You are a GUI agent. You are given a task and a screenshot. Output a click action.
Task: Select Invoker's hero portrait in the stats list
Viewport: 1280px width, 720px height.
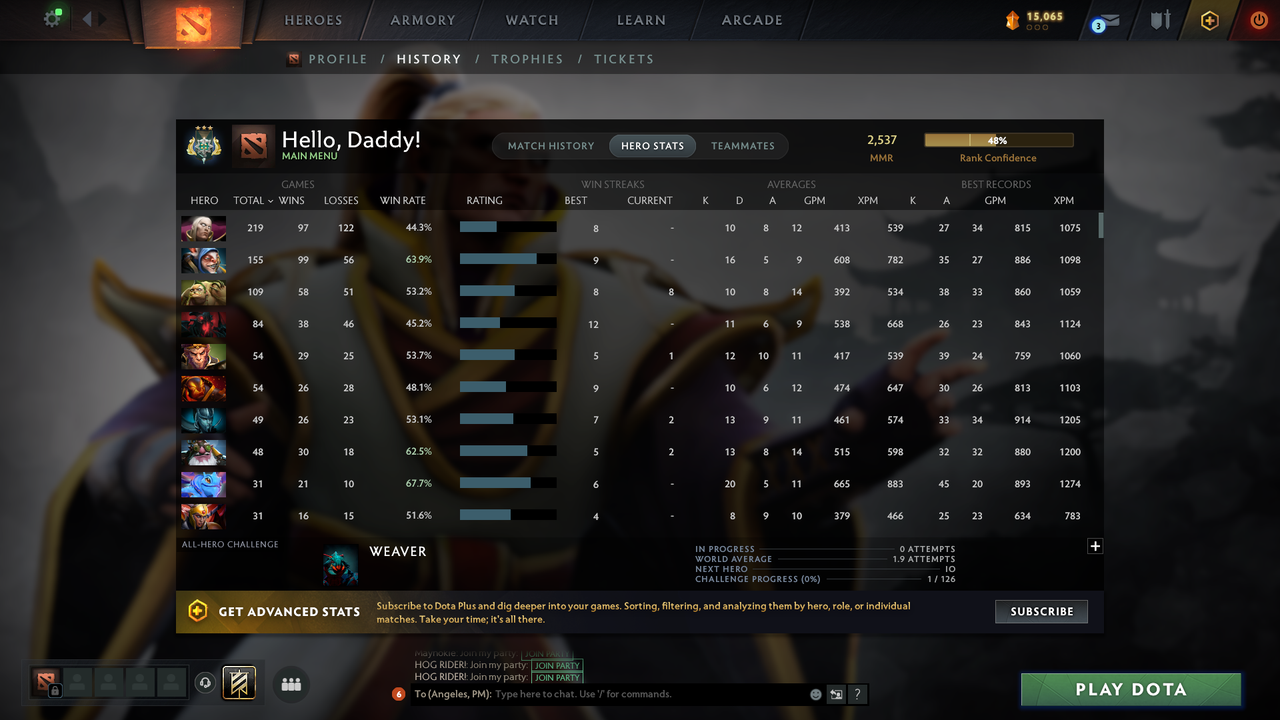(x=203, y=228)
